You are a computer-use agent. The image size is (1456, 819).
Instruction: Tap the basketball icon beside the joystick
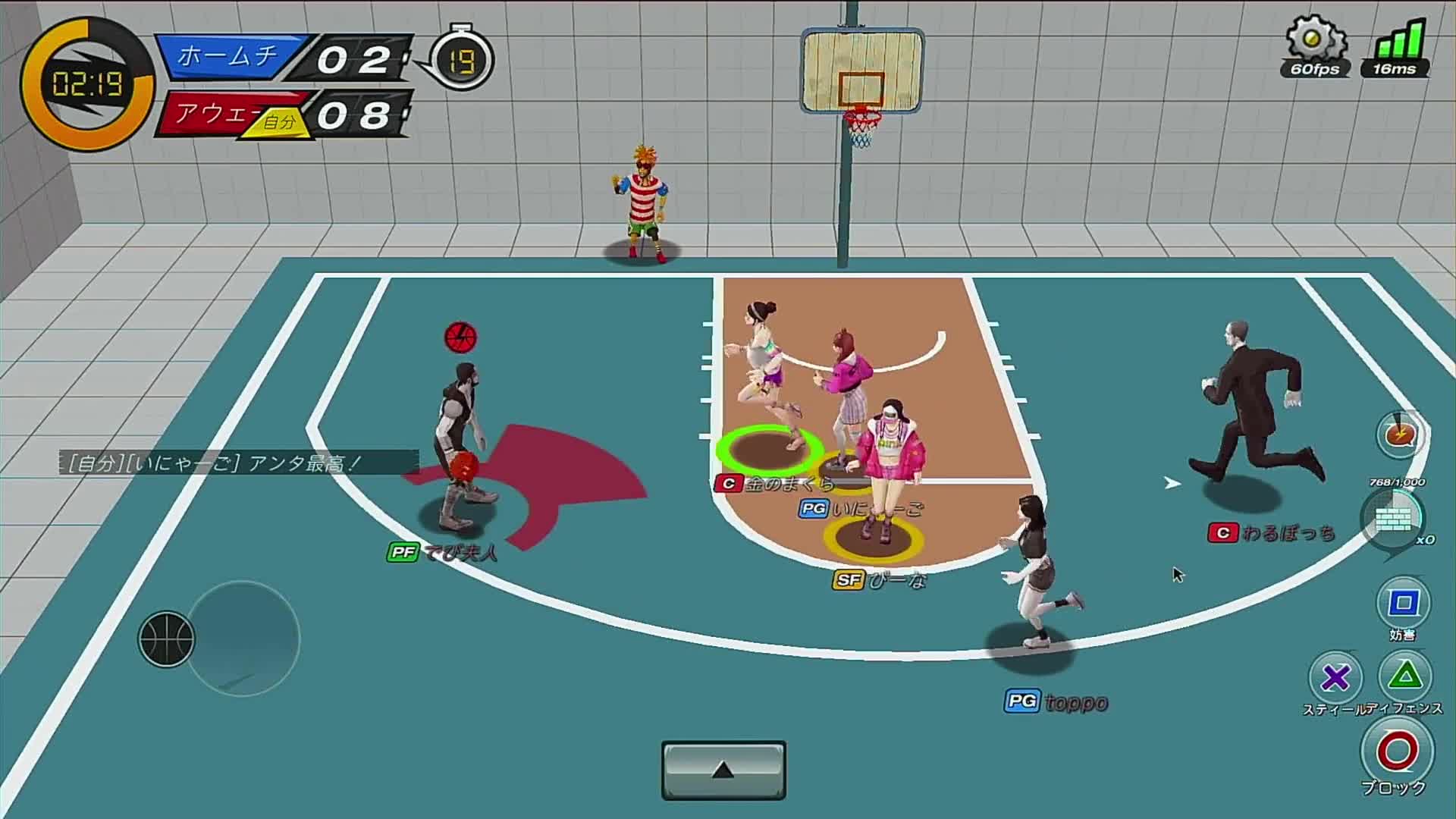point(166,639)
